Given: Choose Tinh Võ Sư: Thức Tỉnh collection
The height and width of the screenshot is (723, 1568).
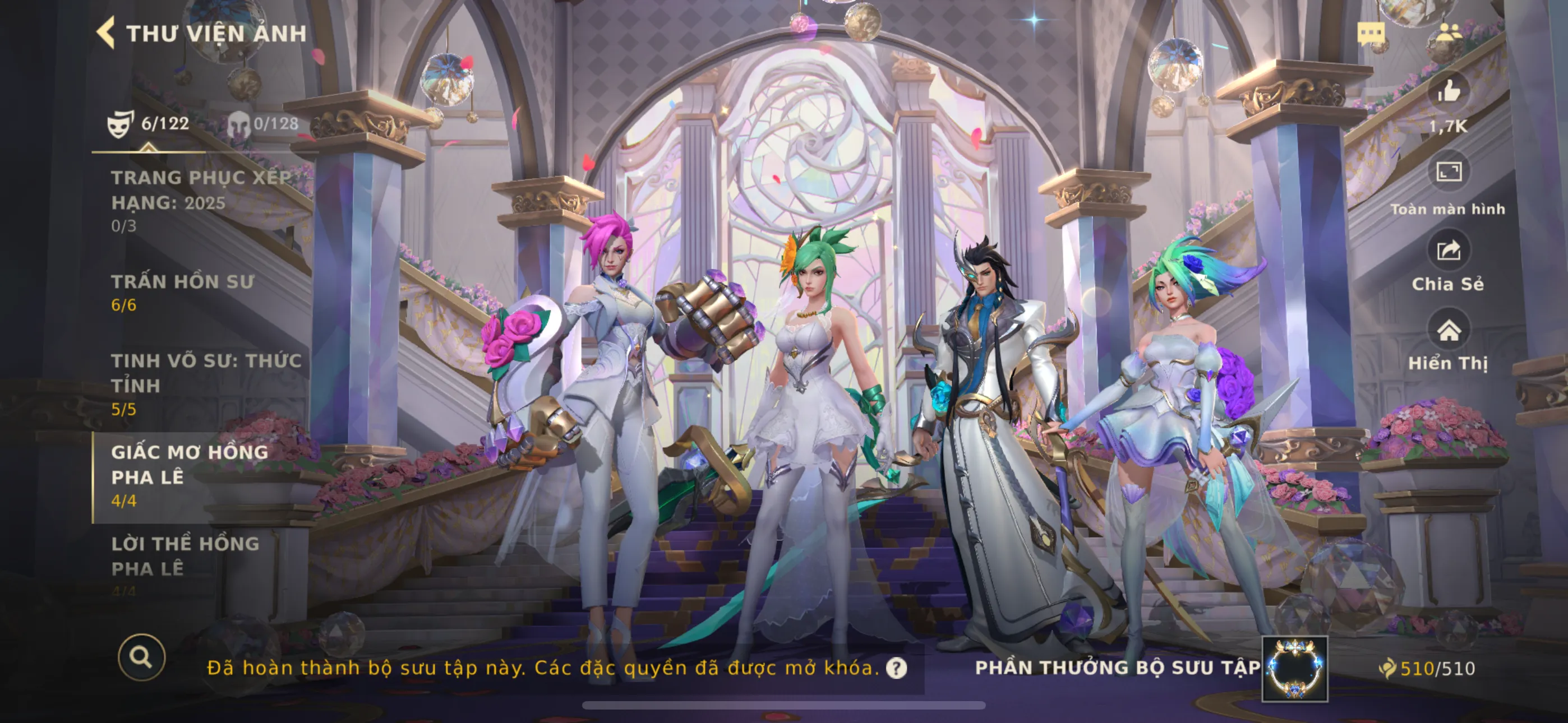Looking at the screenshot, I should [206, 384].
